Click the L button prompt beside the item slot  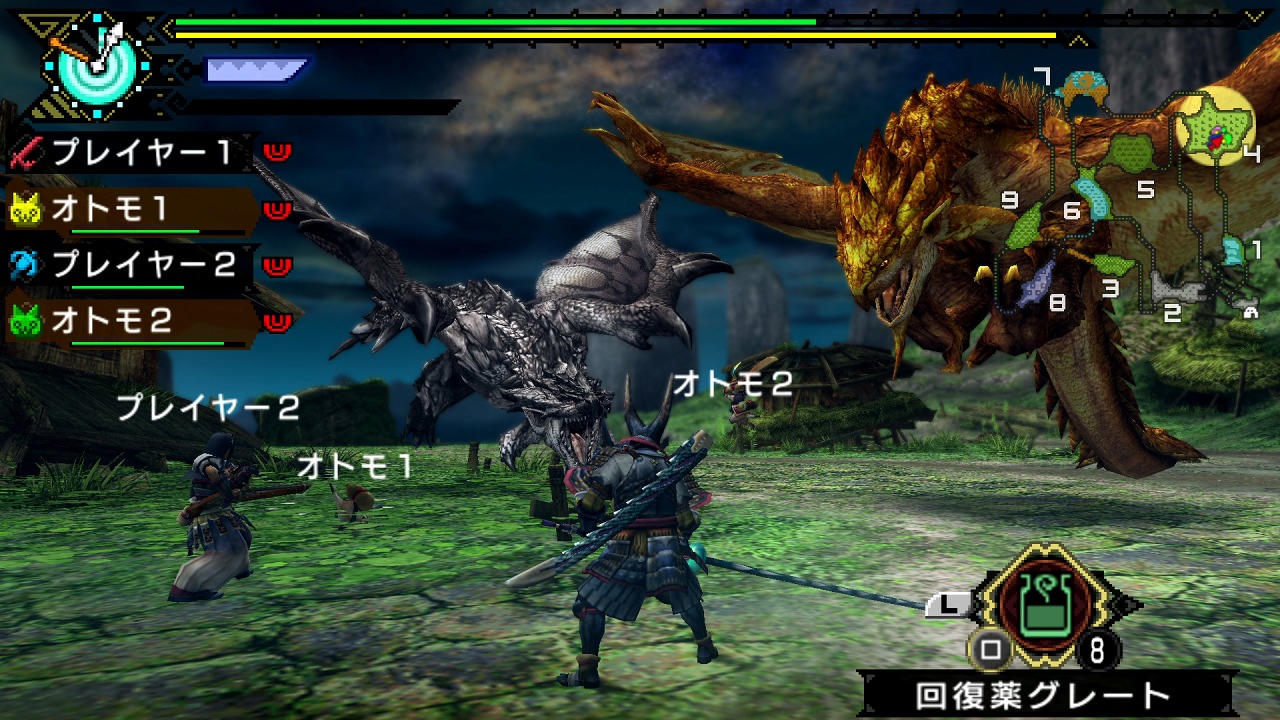point(948,606)
